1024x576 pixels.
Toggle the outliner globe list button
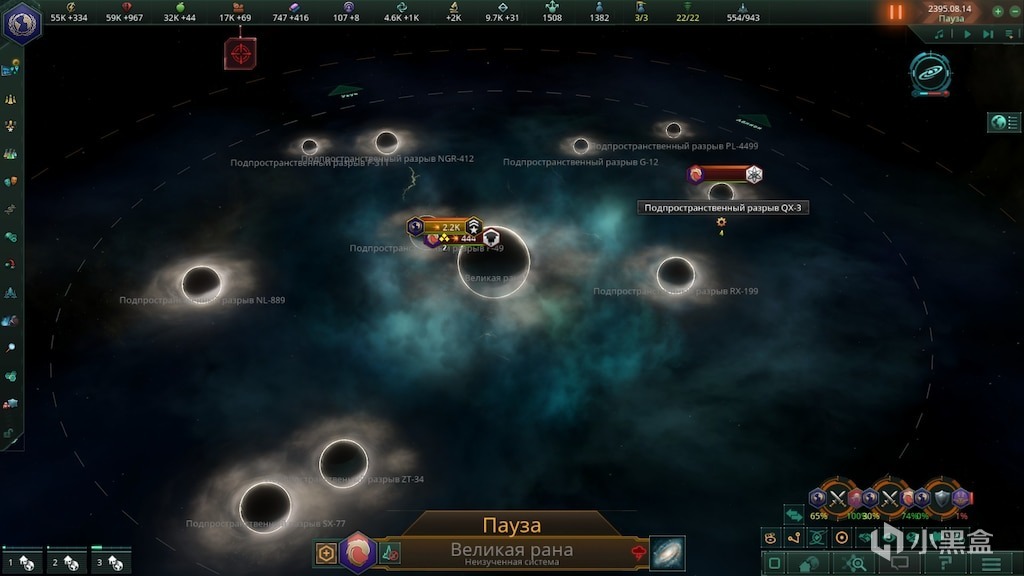(x=1000, y=122)
